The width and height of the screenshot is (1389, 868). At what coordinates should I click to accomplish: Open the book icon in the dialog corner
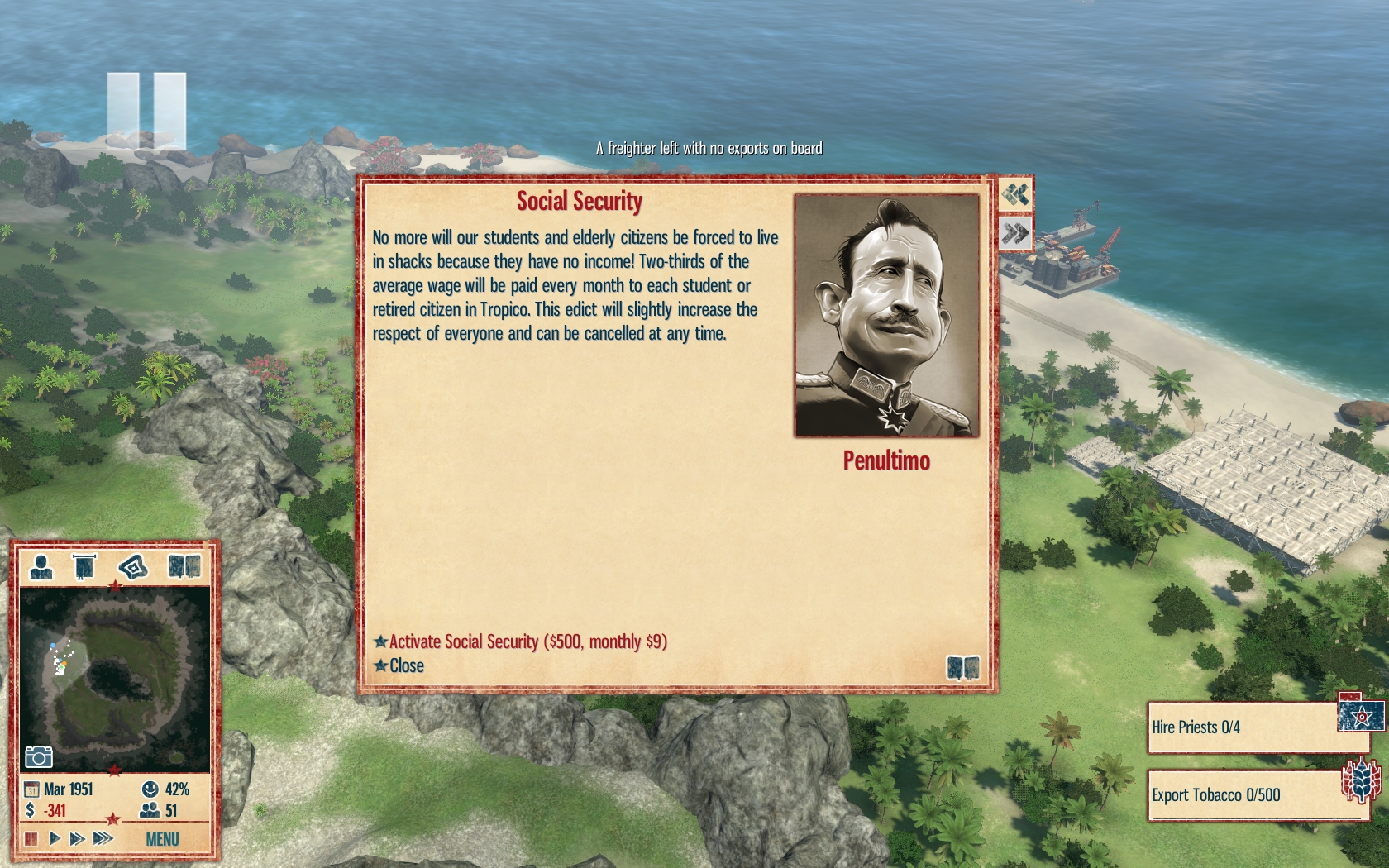click(962, 667)
